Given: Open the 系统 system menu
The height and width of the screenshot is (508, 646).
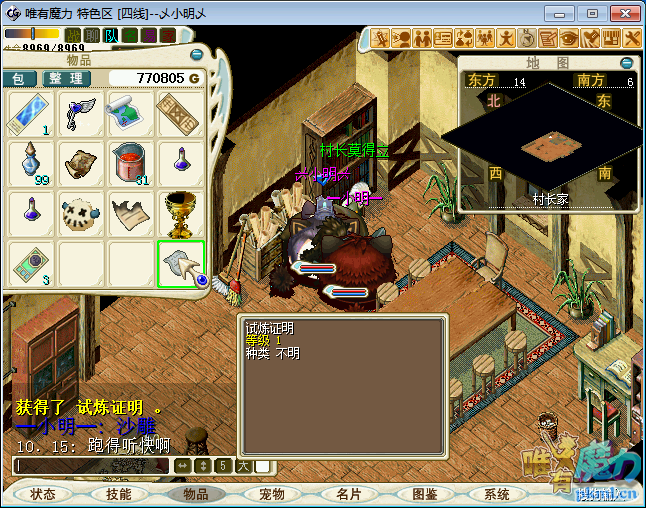Looking at the screenshot, I should 497,494.
